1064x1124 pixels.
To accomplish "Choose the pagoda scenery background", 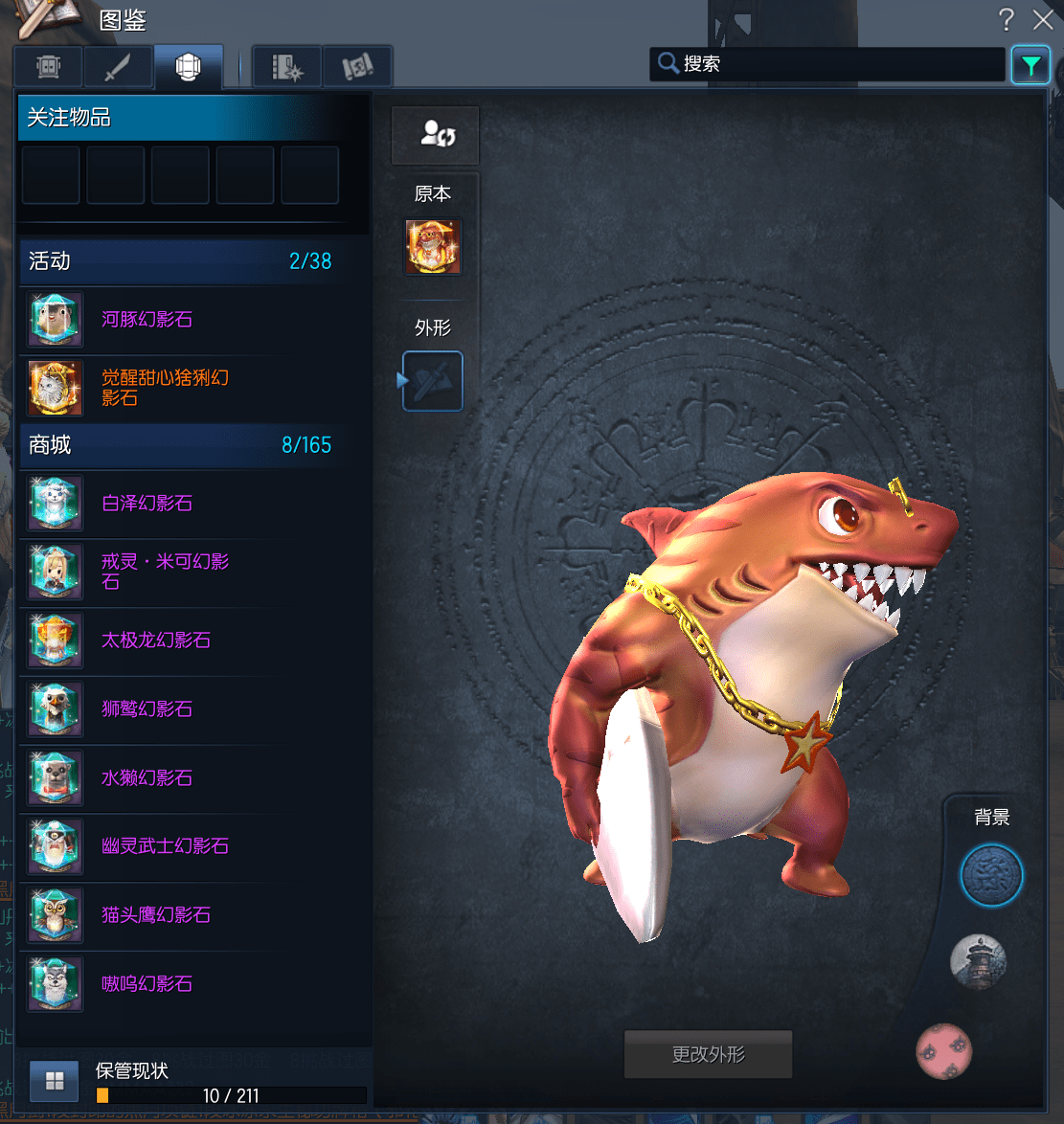I will click(x=978, y=961).
